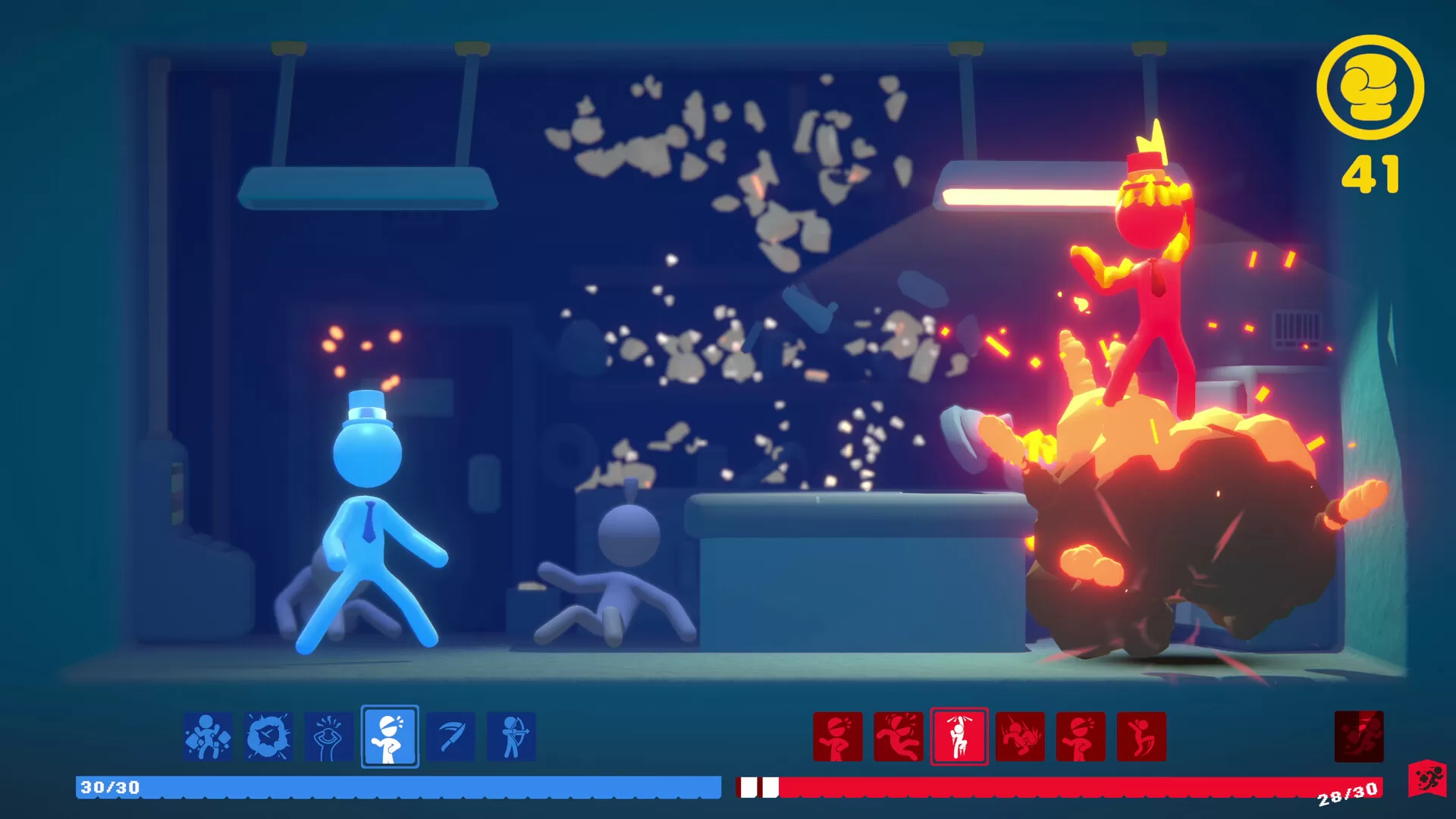Select the blue bow-and-arrow ability

(510, 738)
